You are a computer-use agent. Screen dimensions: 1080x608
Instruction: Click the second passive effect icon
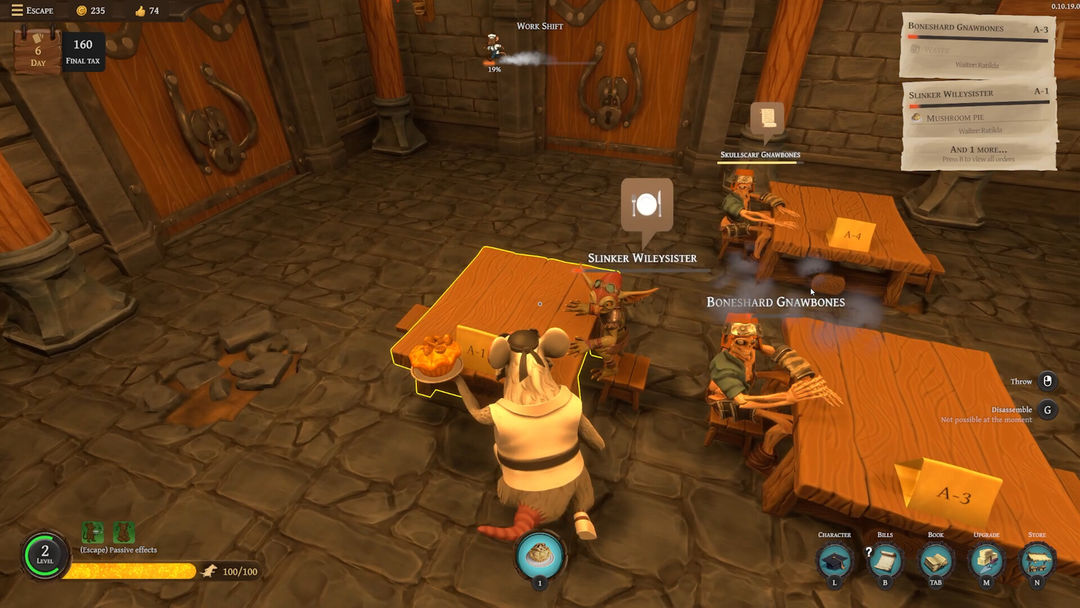pyautogui.click(x=124, y=533)
